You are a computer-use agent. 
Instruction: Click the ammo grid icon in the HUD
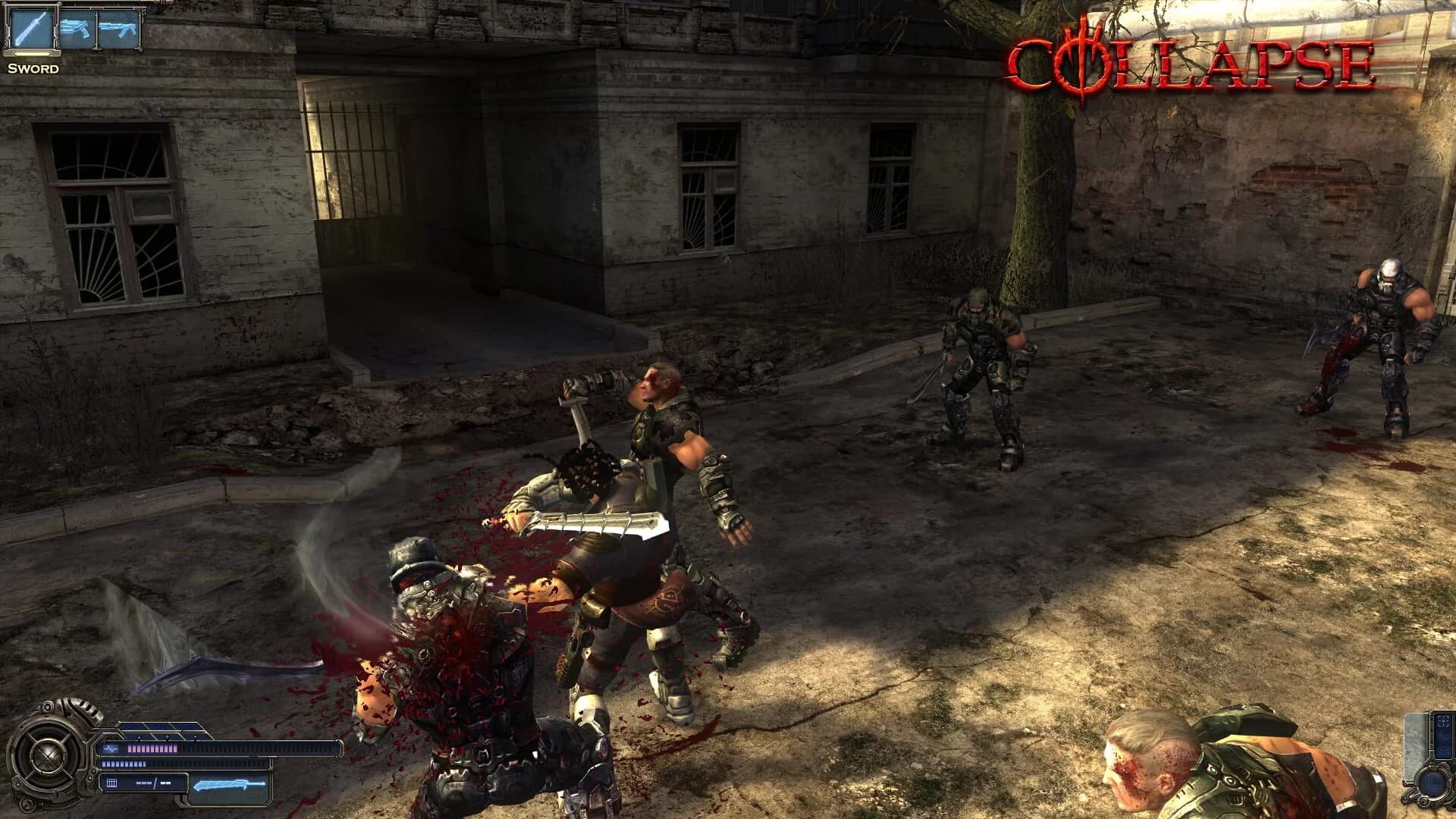[x=111, y=782]
